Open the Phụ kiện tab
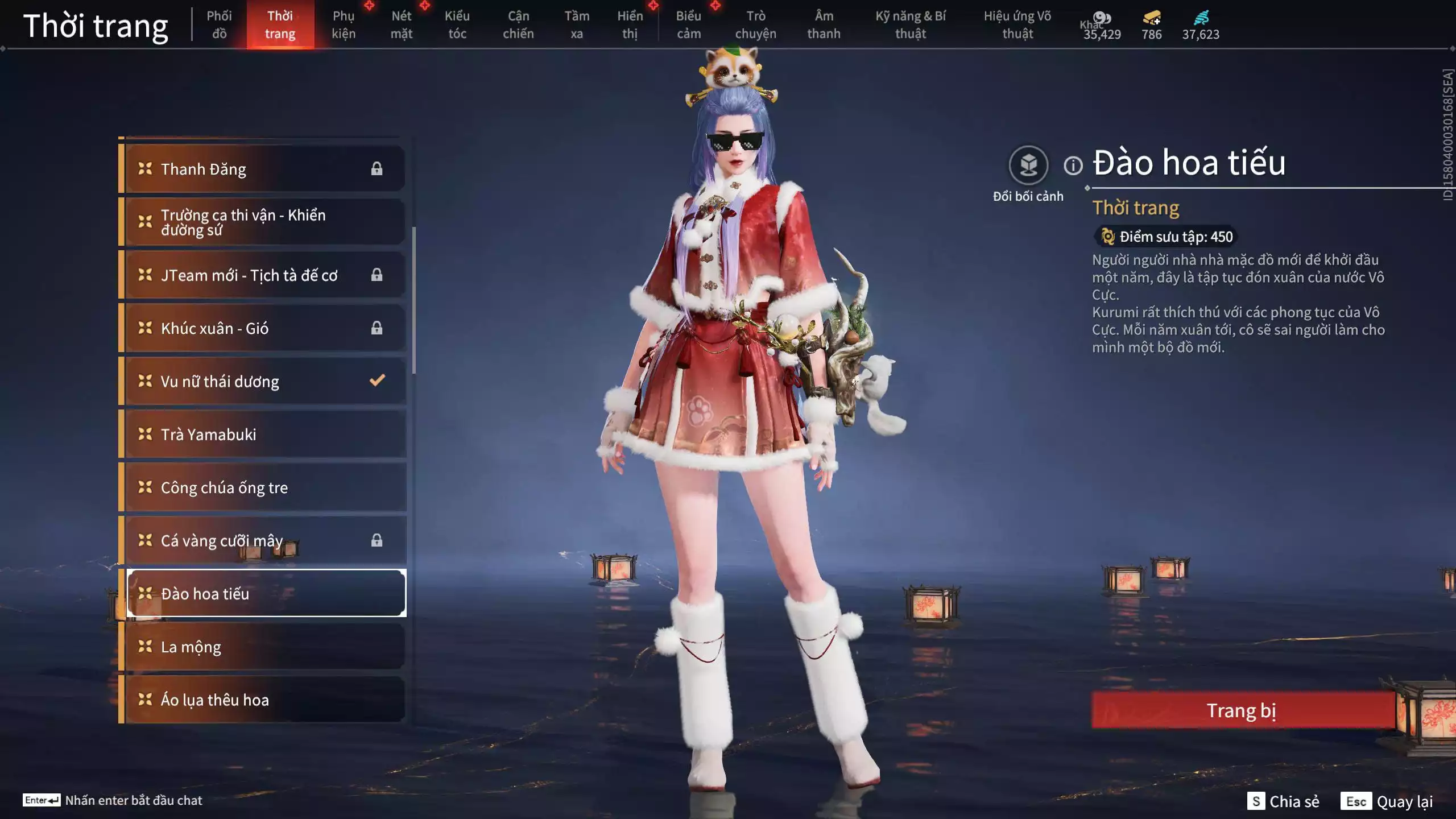 tap(344, 24)
